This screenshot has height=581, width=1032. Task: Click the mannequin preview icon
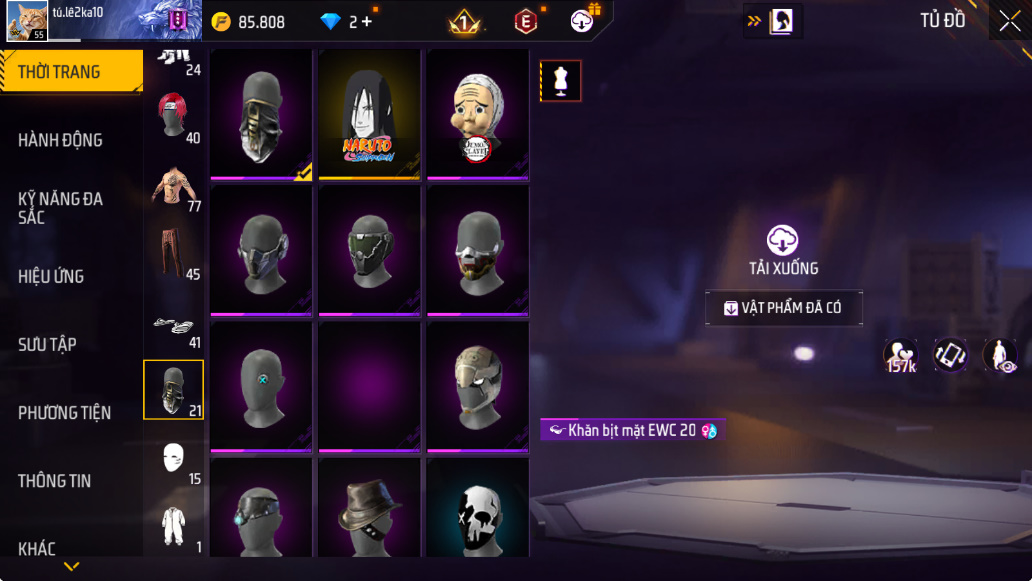coord(560,81)
